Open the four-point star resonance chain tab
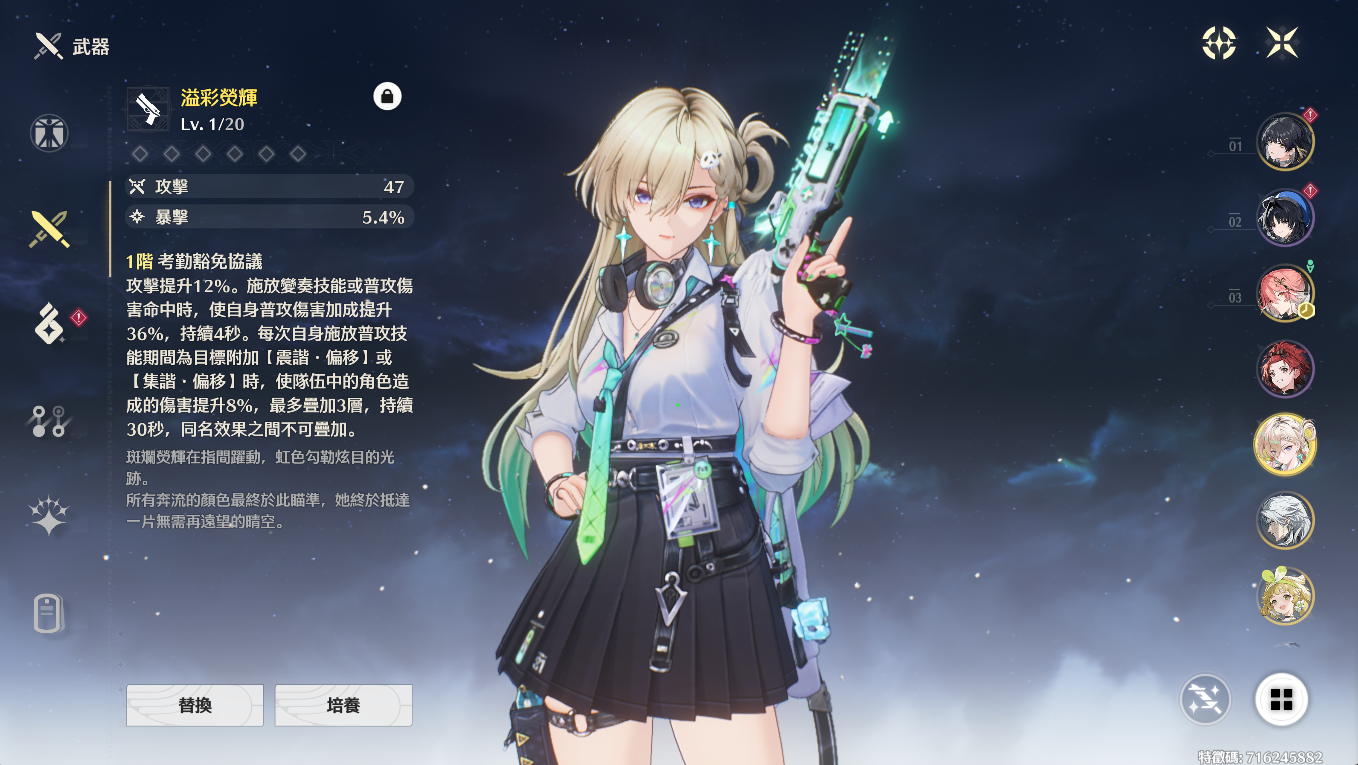This screenshot has width=1358, height=765. tap(48, 517)
